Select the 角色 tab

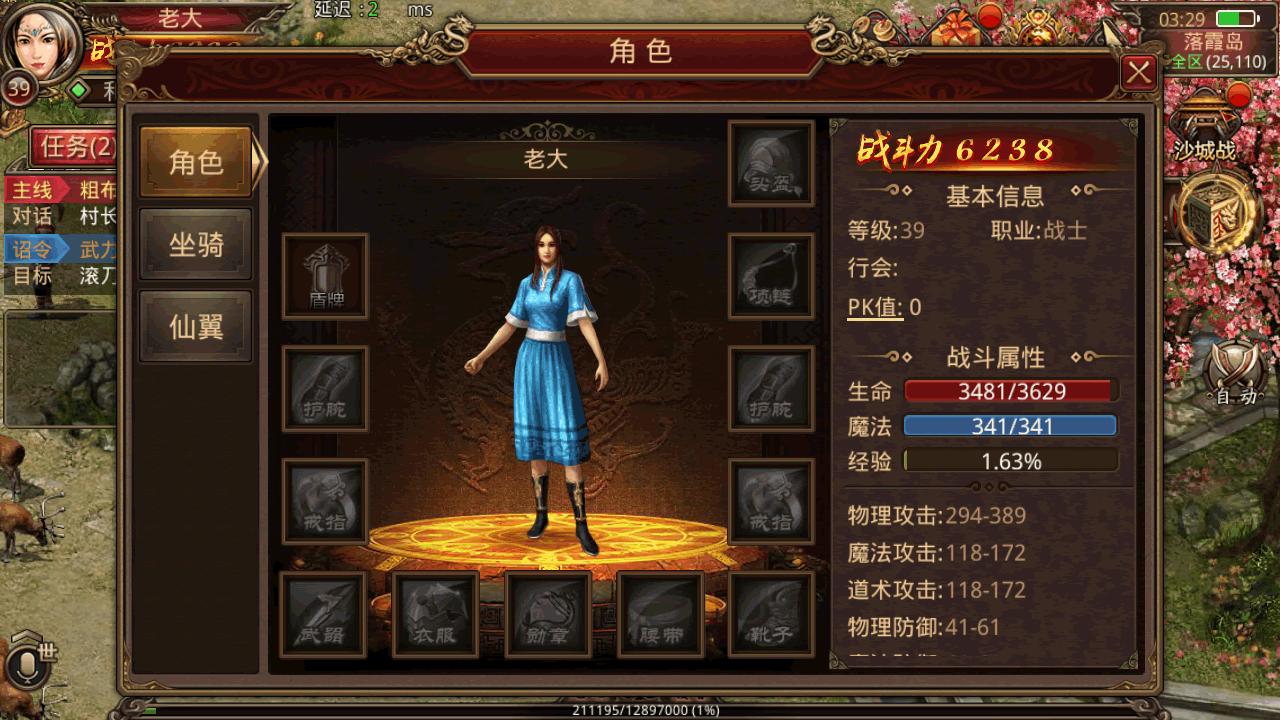click(x=195, y=162)
